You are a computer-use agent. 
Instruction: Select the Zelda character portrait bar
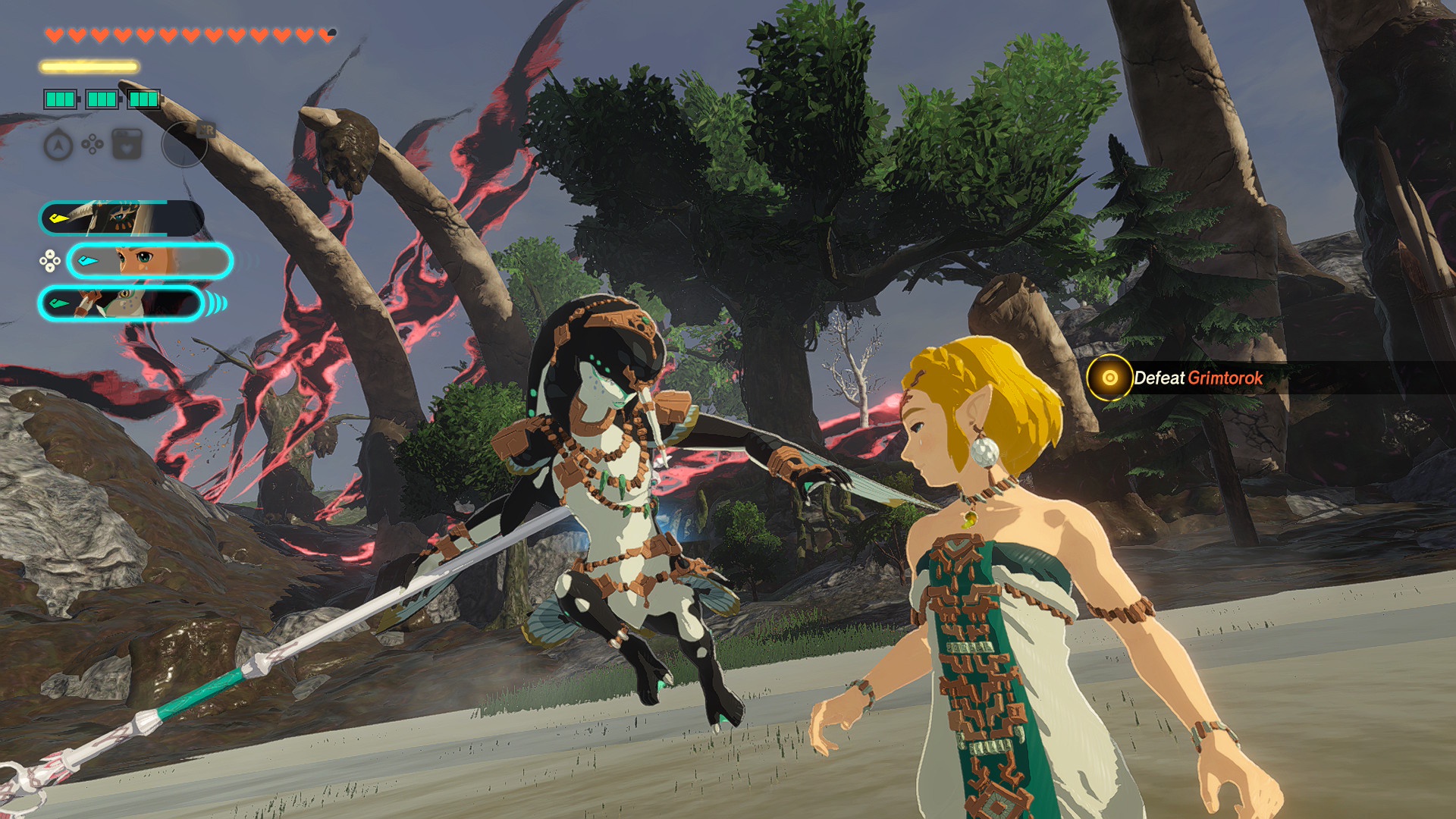149,262
